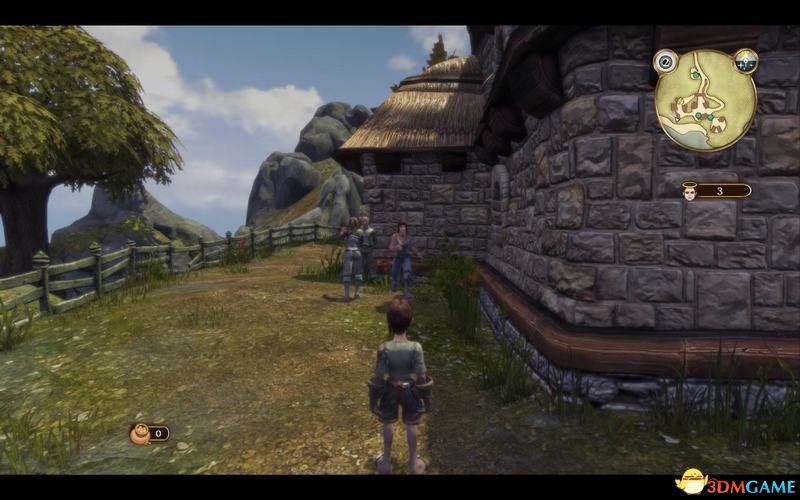Click the gold pot icon

point(141,433)
